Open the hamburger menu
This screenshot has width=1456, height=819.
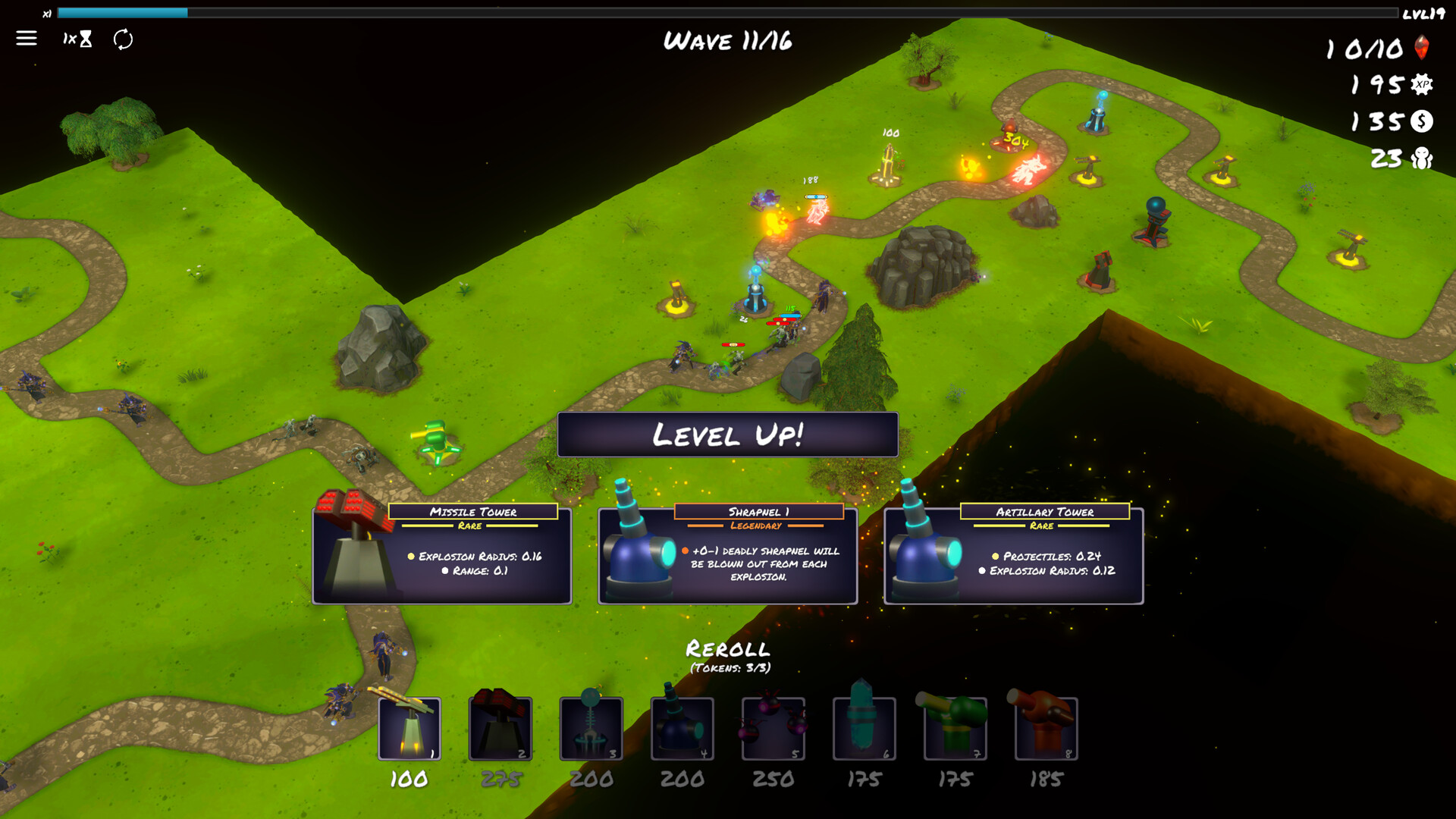pyautogui.click(x=27, y=38)
